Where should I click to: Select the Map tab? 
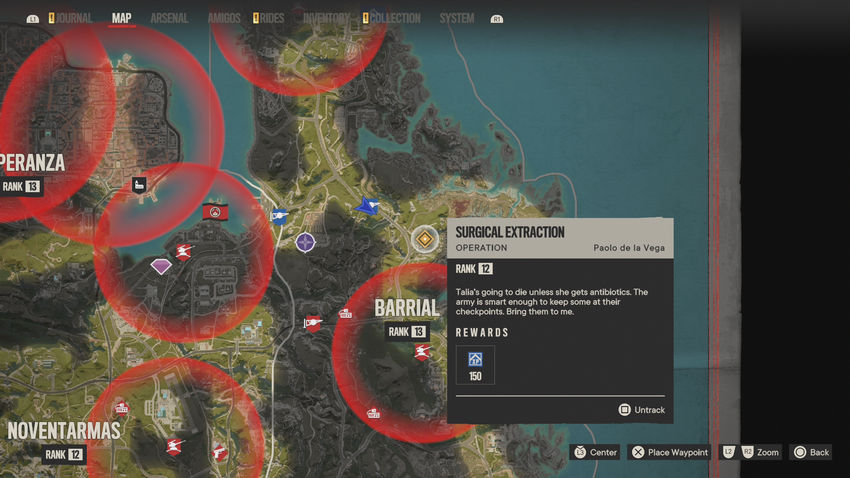121,18
